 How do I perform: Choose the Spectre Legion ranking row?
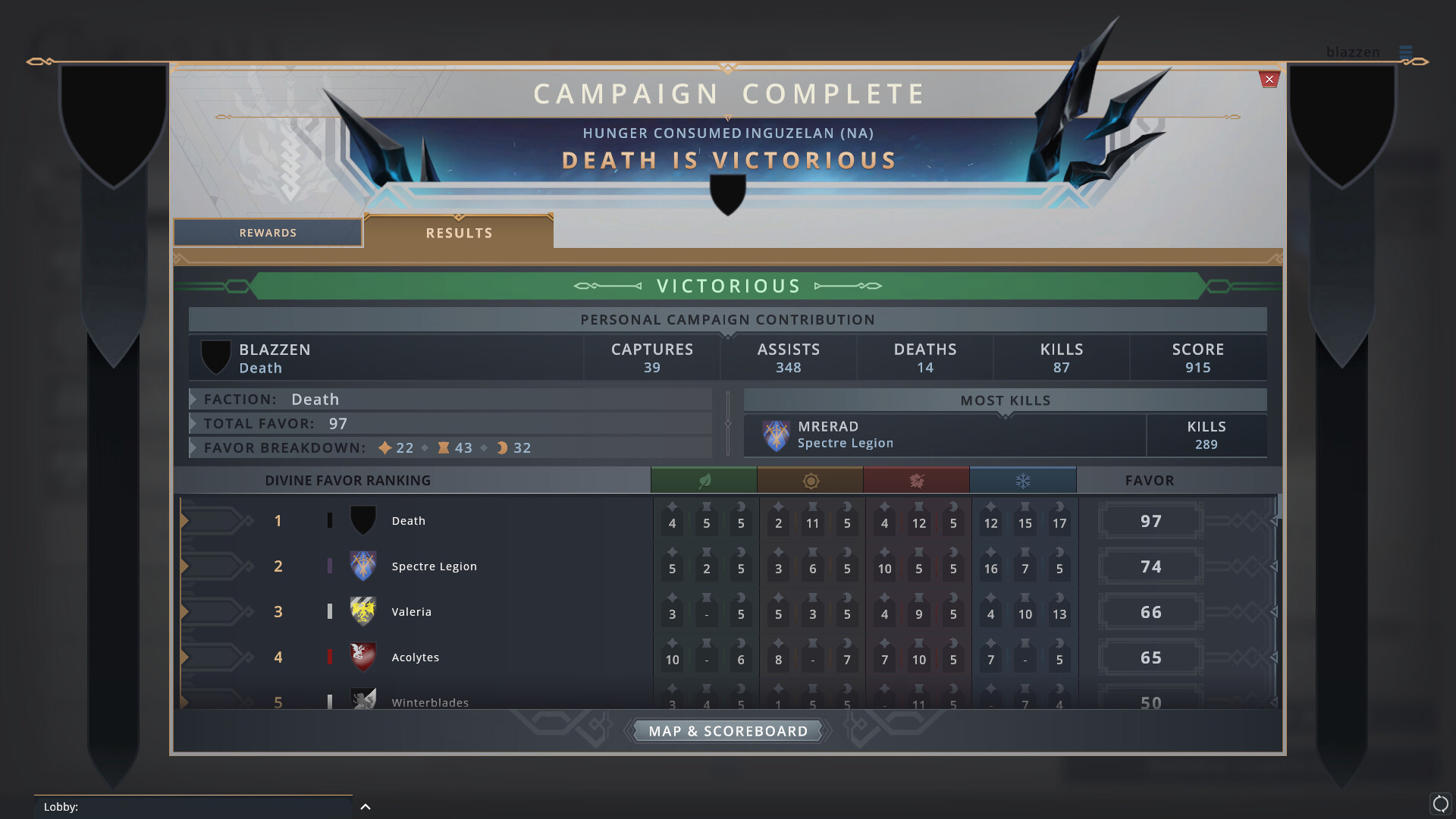tap(434, 566)
